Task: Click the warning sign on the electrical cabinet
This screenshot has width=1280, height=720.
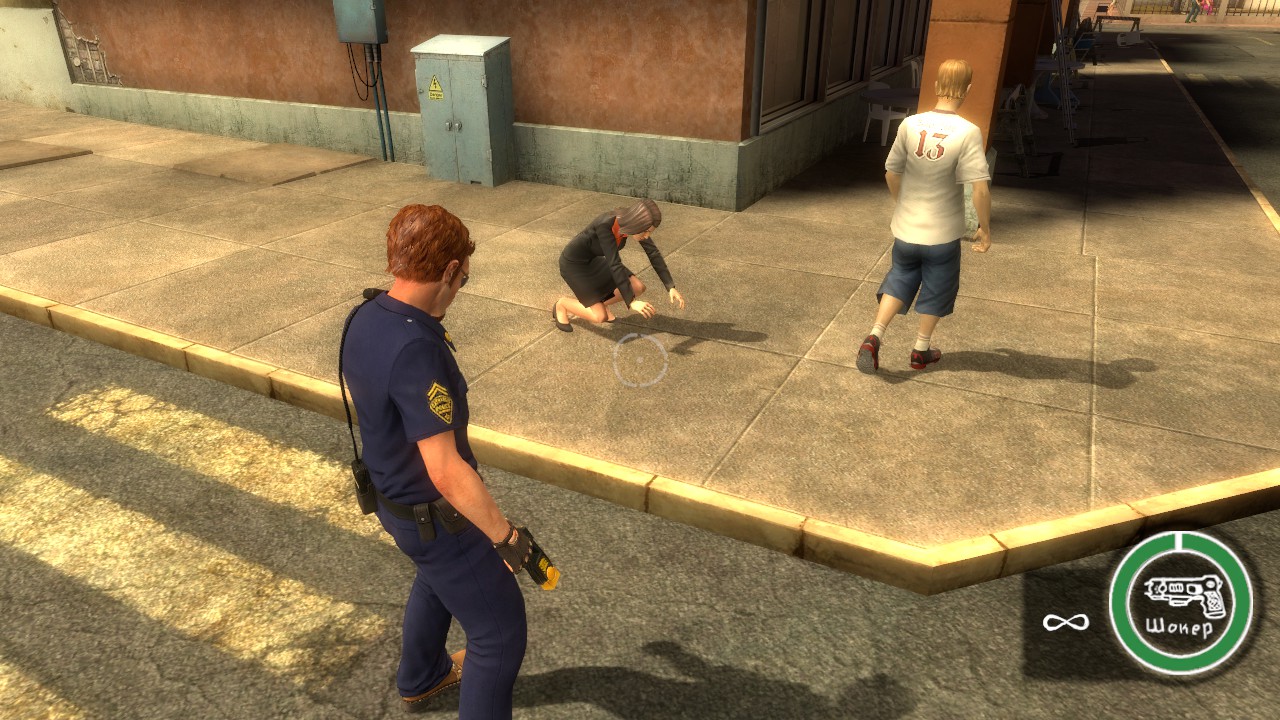Action: (x=435, y=90)
